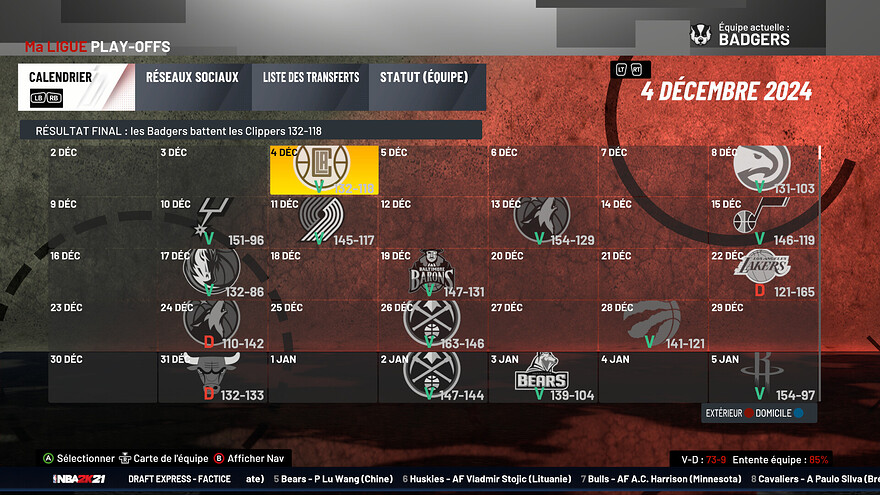880x495 pixels.
Task: Open the 28 Déc Raptors game
Action: [x=652, y=324]
